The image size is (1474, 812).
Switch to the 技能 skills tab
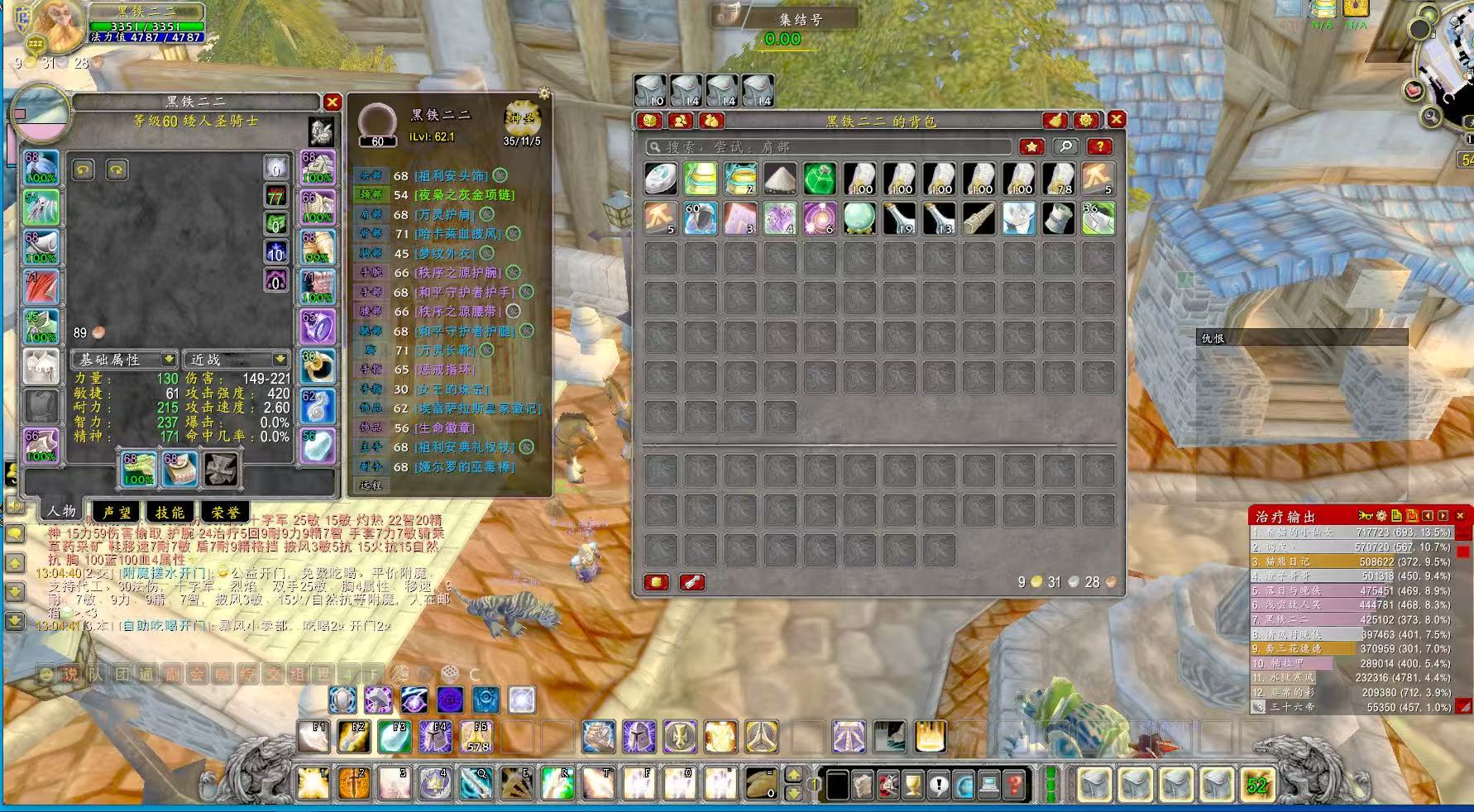170,513
